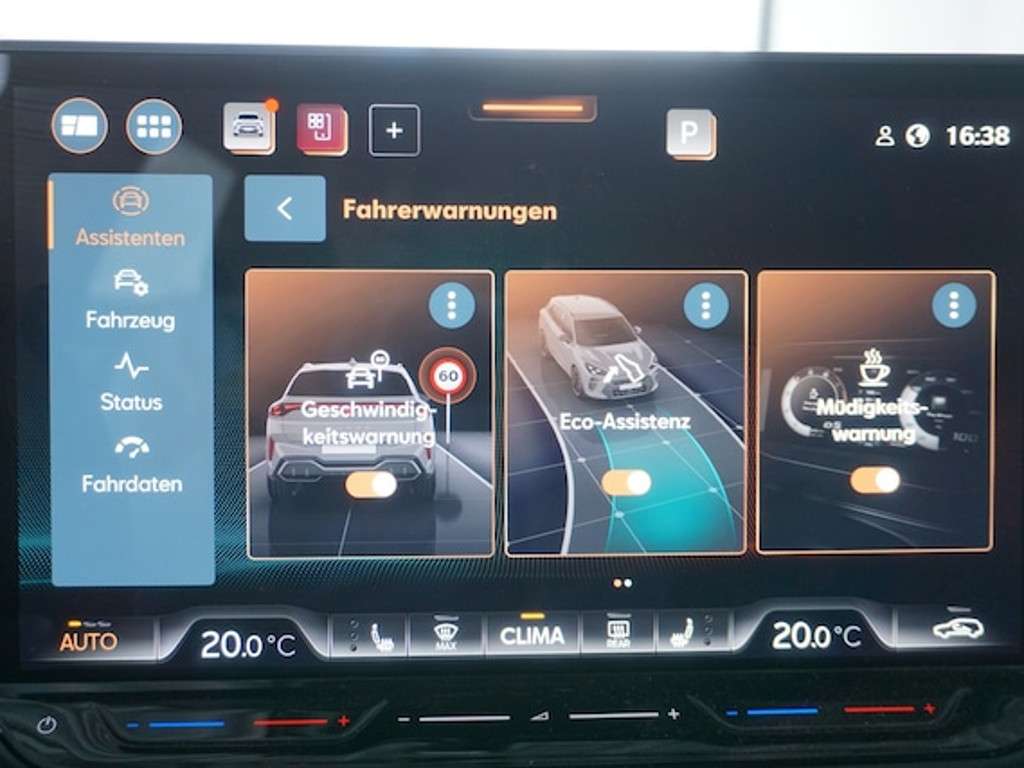Show the Fahrdaten section
The height and width of the screenshot is (768, 1024).
coord(131,465)
